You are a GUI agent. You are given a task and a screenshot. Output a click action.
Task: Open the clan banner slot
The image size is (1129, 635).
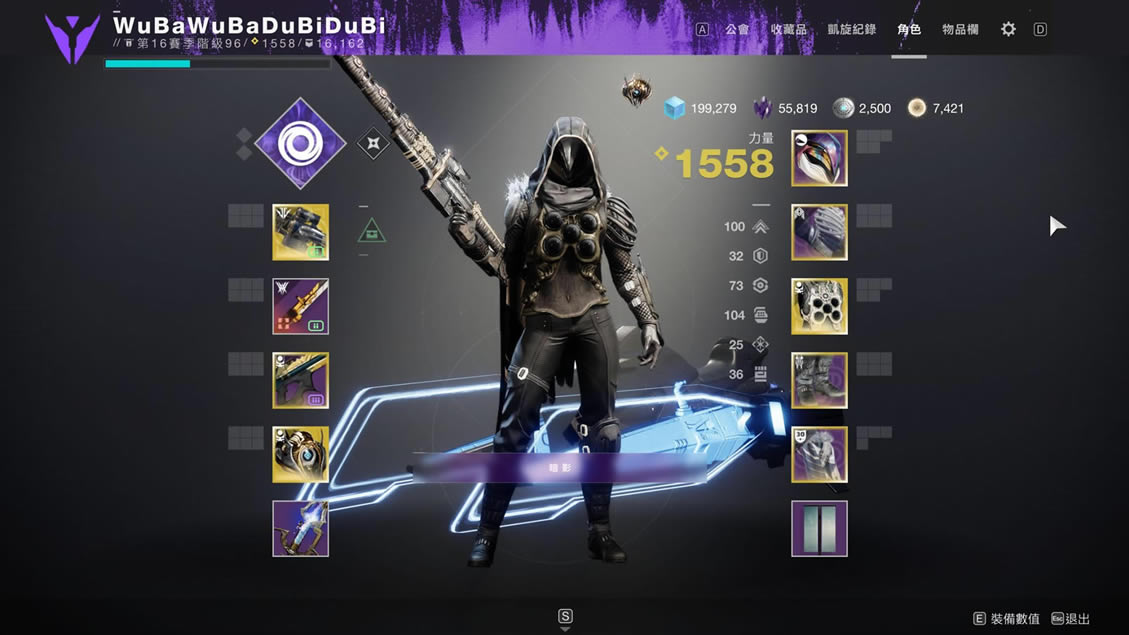[819, 528]
